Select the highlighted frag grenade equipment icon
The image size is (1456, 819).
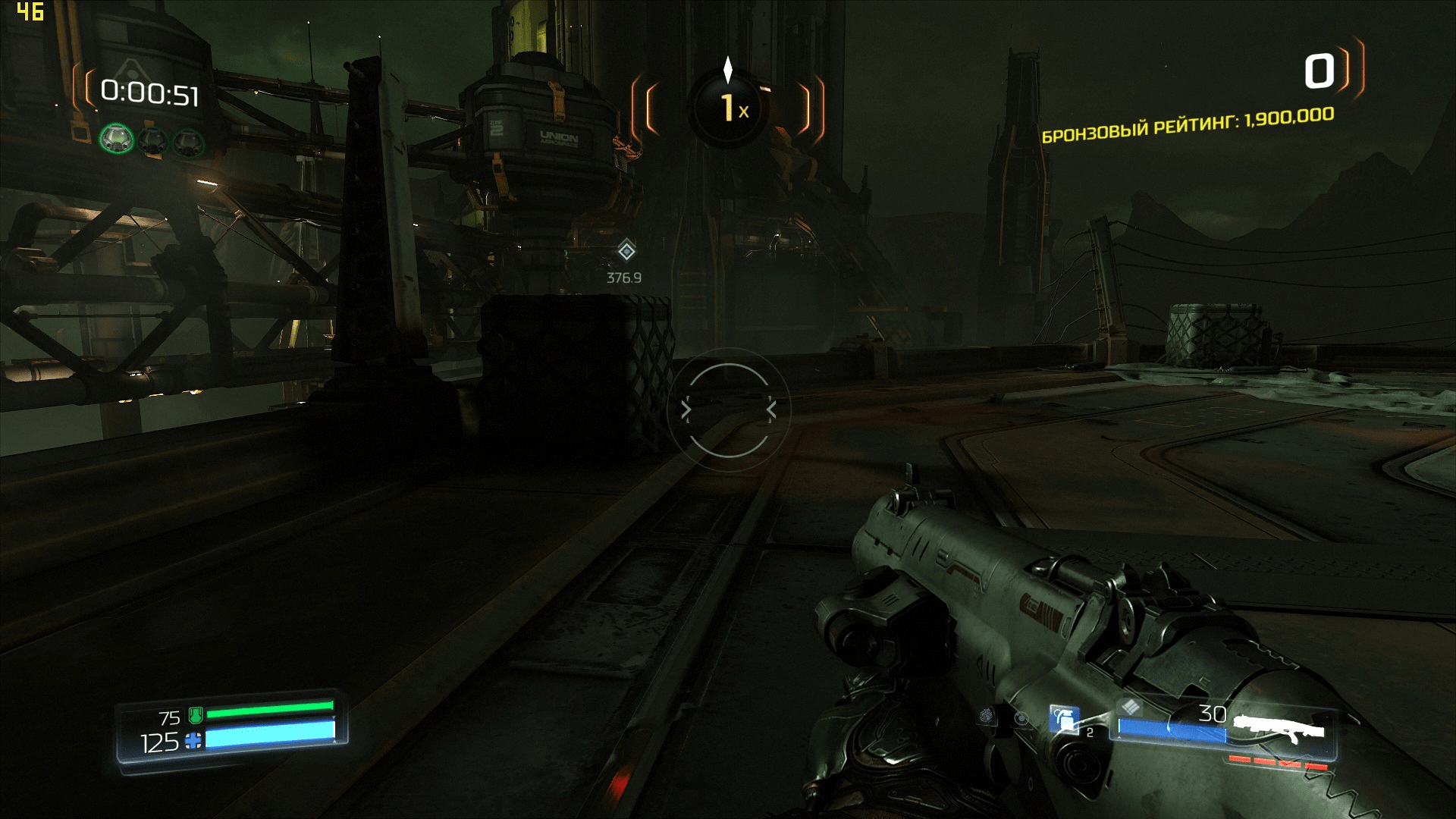click(1064, 719)
